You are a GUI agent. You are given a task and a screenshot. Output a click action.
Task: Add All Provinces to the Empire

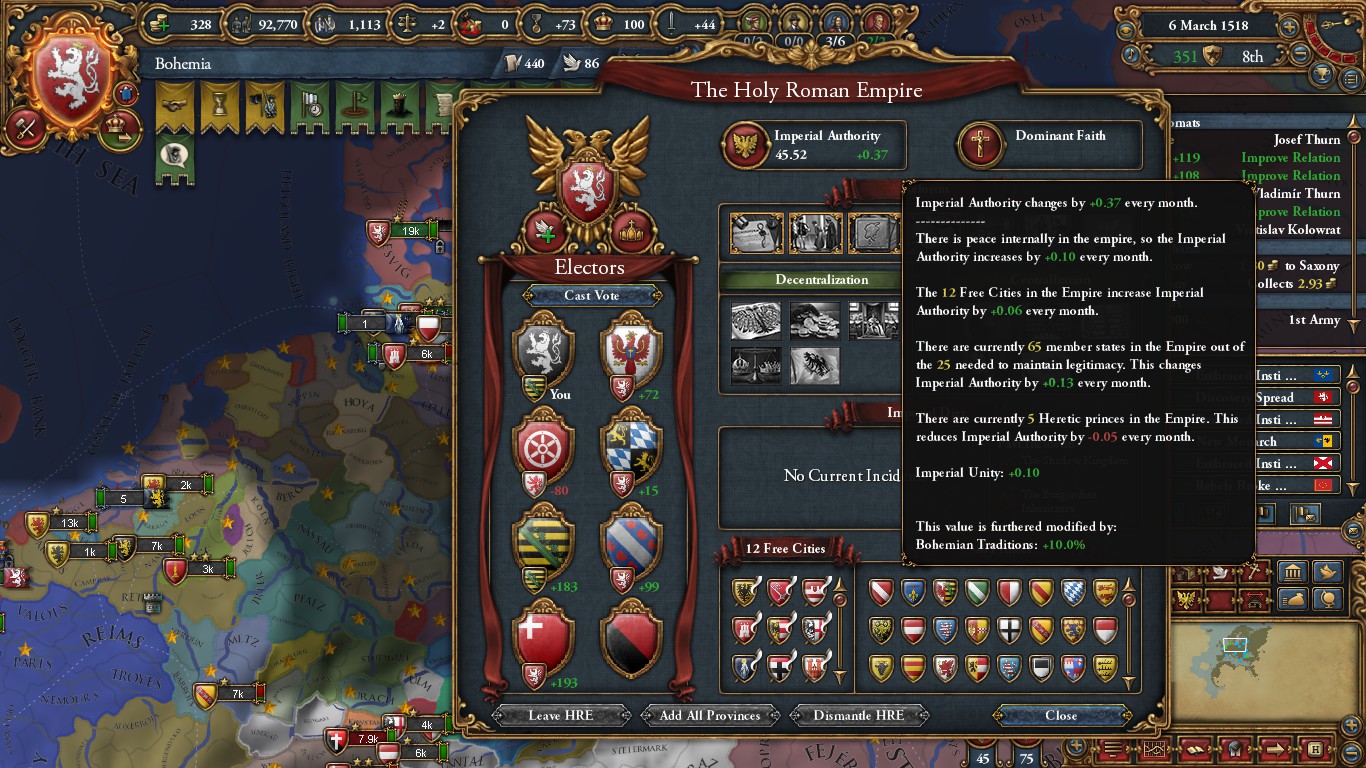click(x=710, y=715)
